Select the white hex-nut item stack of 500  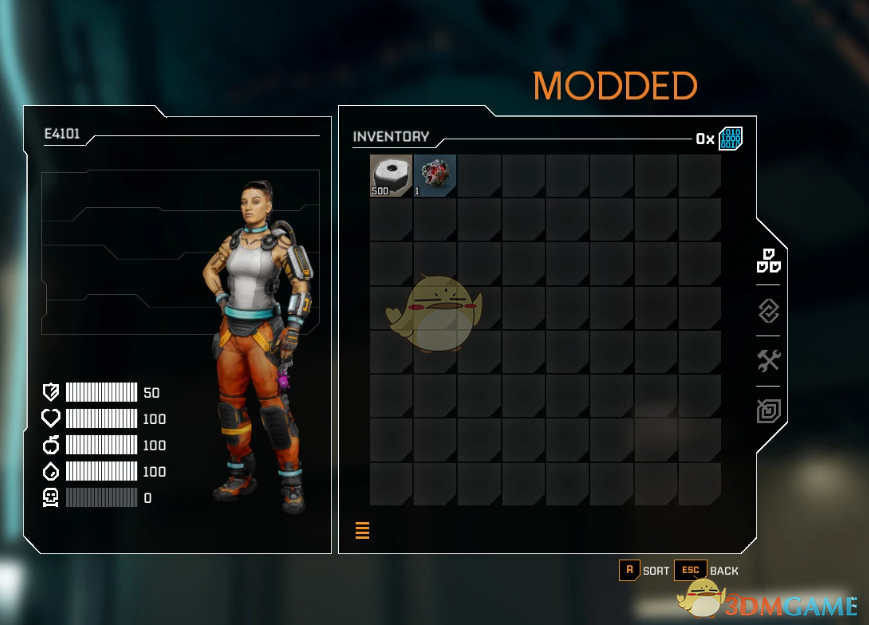tap(391, 175)
